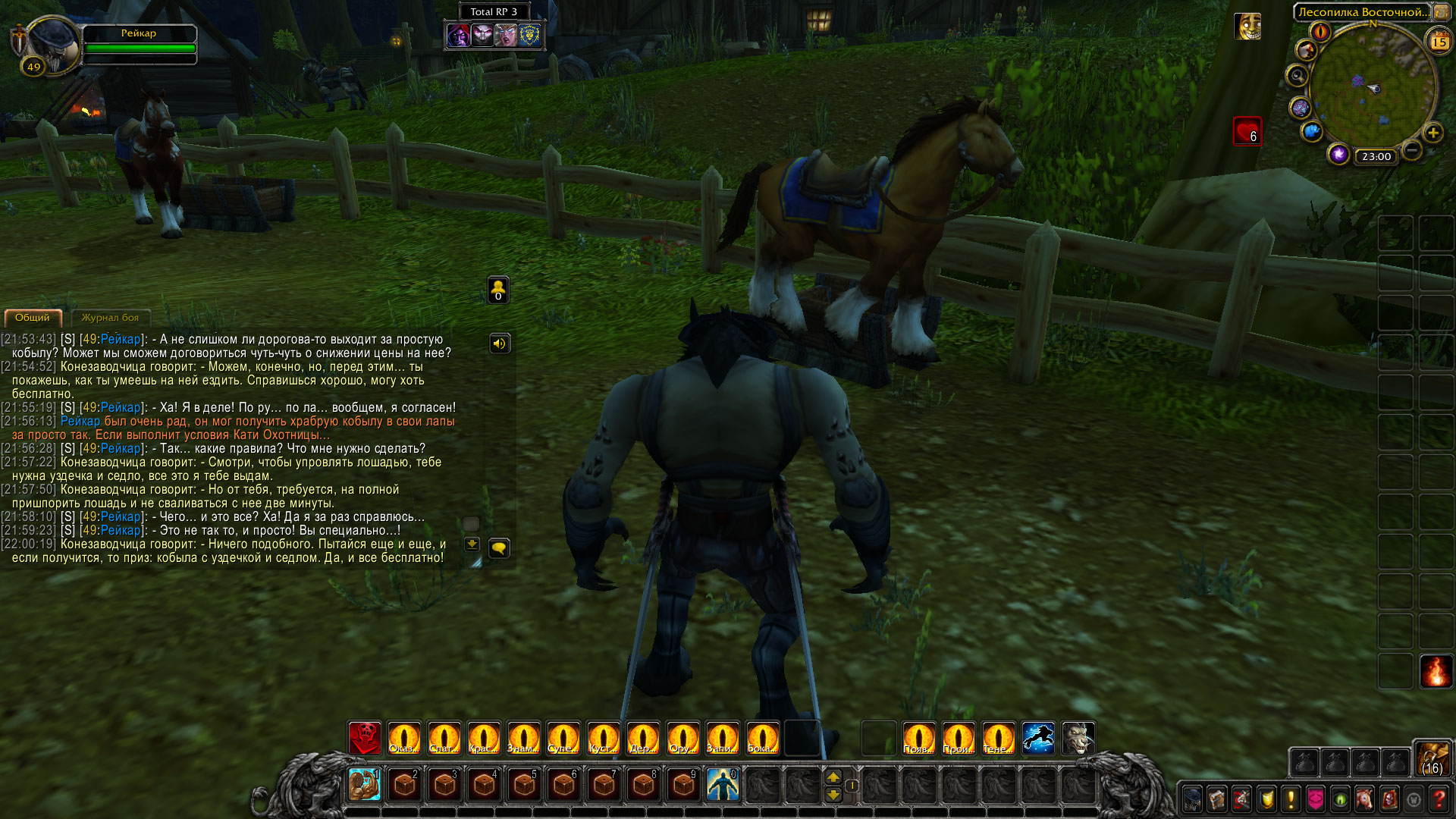Open the backpack showing 16 free slots
The width and height of the screenshot is (1456, 819).
(x=1432, y=758)
